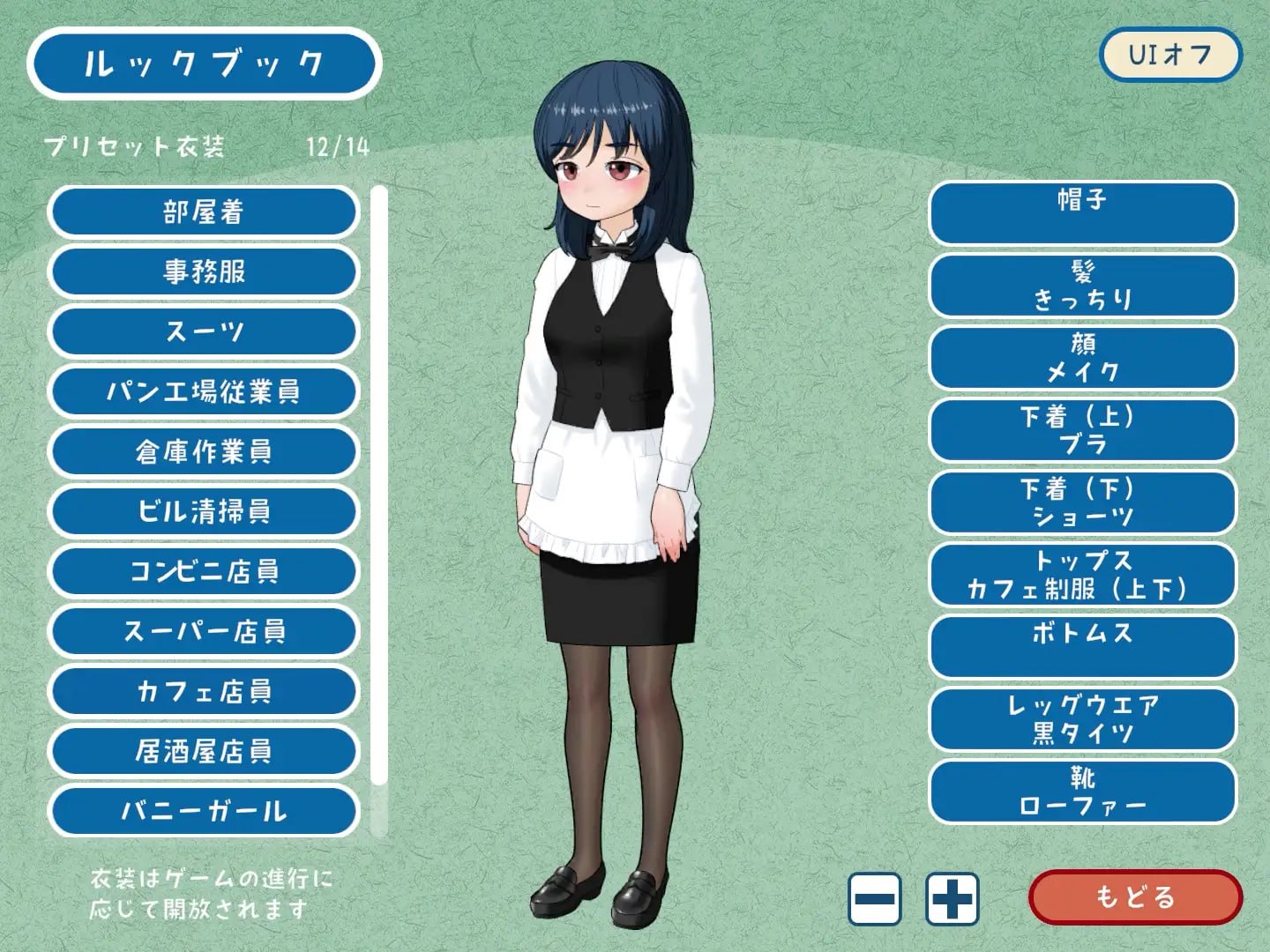1270x952 pixels.
Task: Toggle the UIオフ button
Action: click(x=1169, y=56)
